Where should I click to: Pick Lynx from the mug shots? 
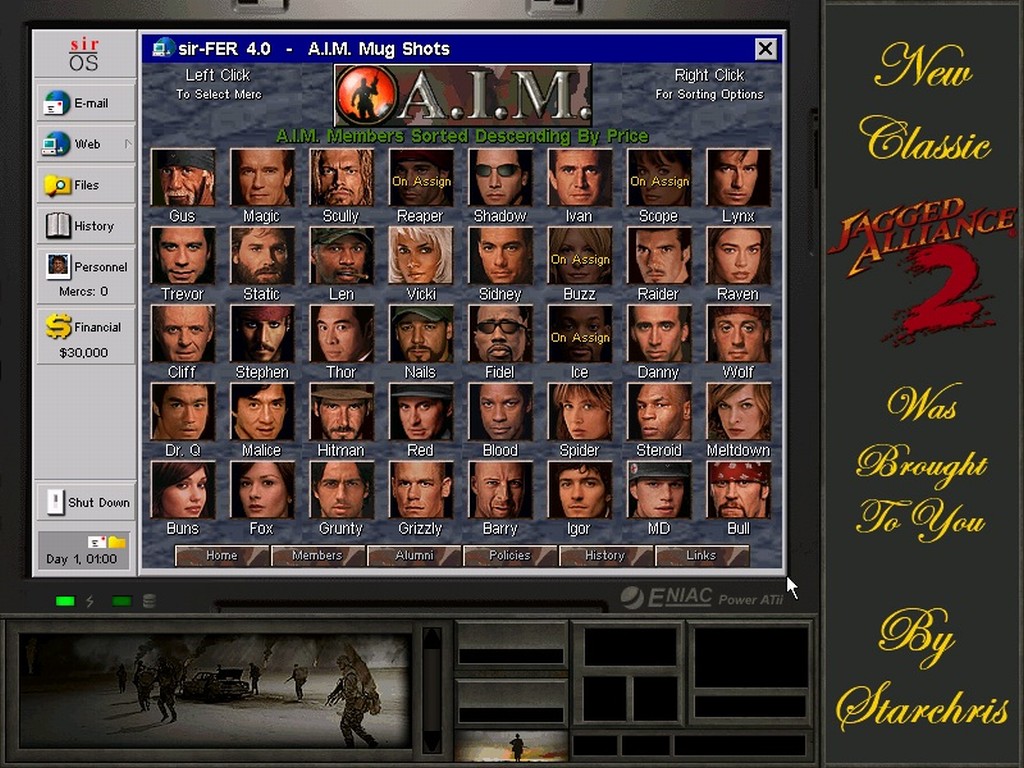tap(738, 178)
